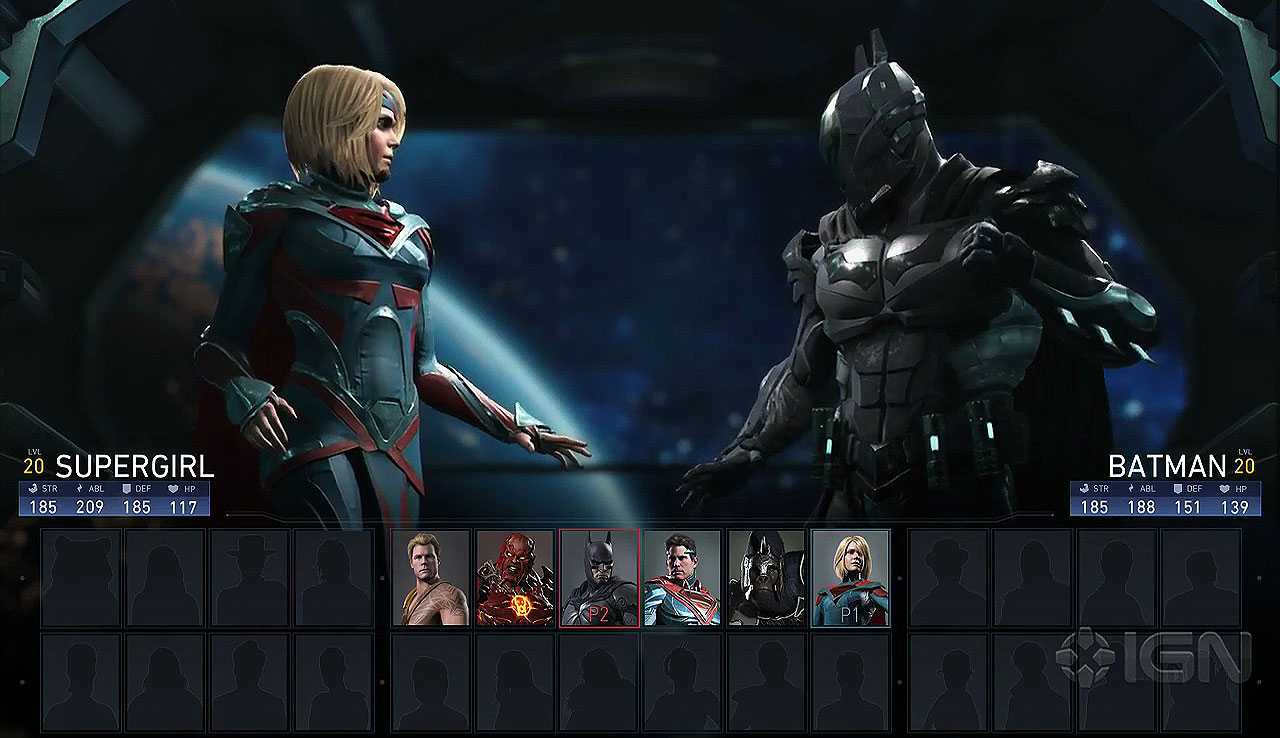Pick the Batman portrait marked P2

pos(599,578)
